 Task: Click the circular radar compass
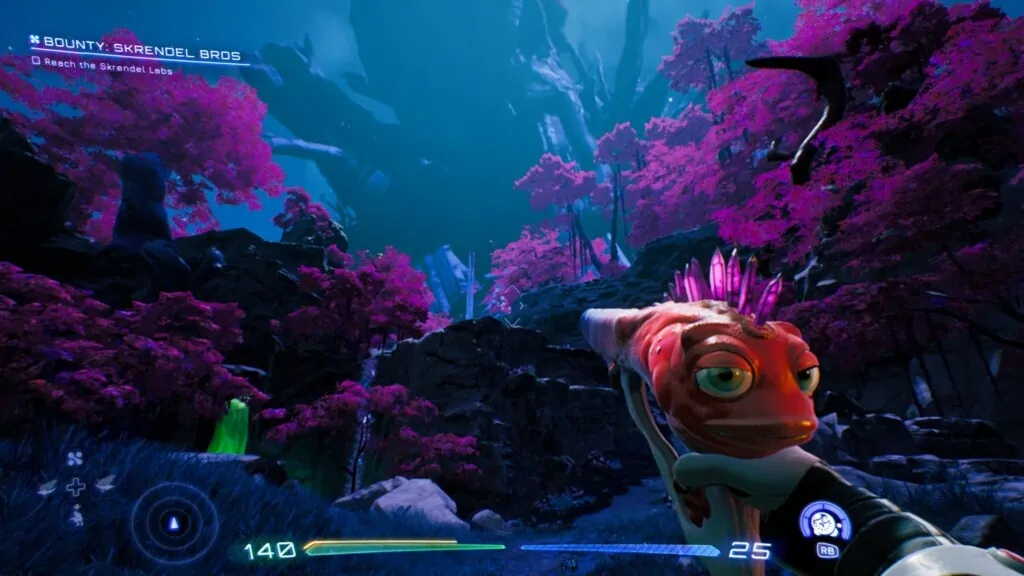pos(174,522)
